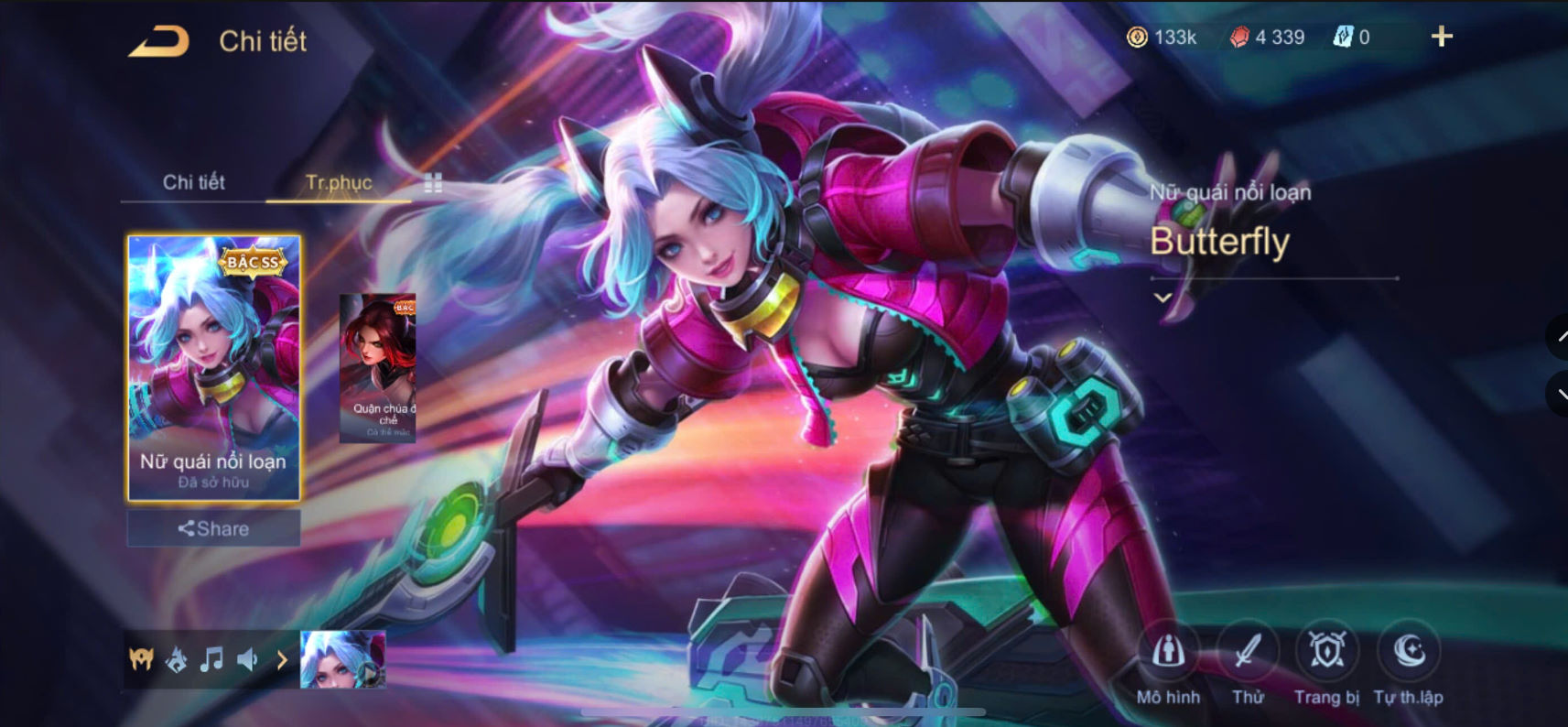Click the red gem currency icon
Screen dimensions: 1568x727
coord(1243,37)
